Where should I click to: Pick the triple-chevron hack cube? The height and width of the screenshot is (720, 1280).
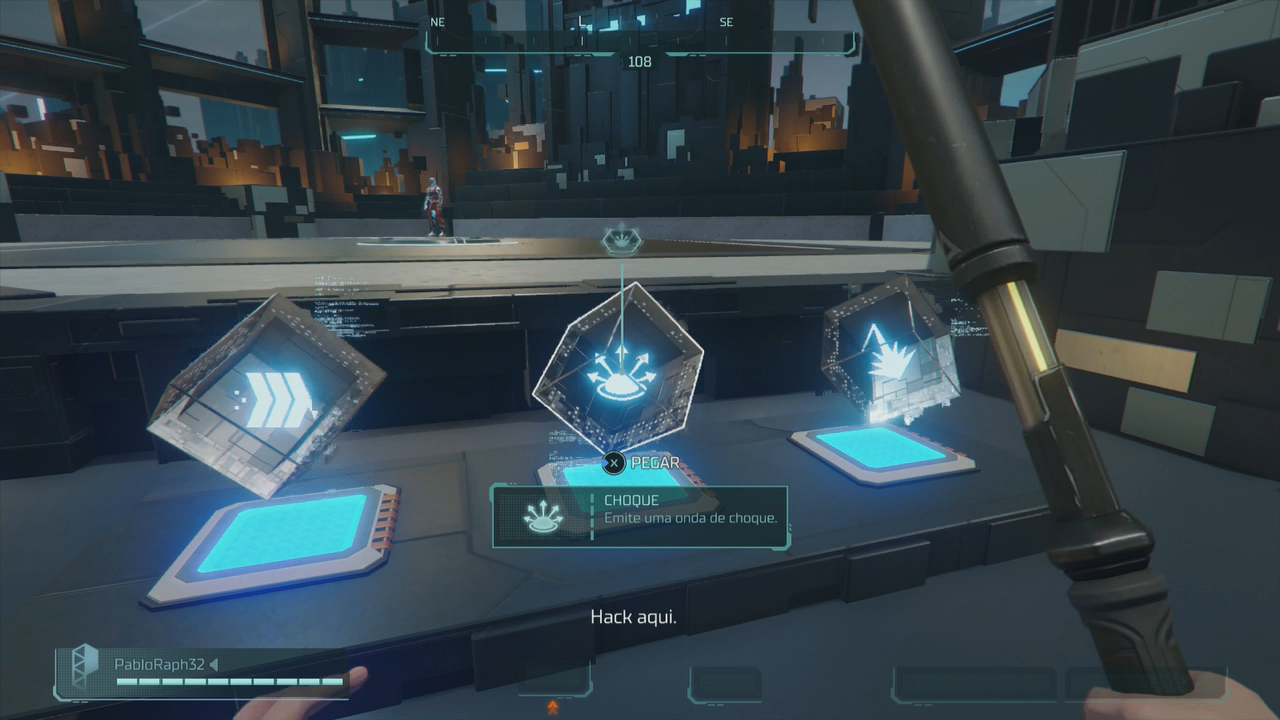(267, 398)
